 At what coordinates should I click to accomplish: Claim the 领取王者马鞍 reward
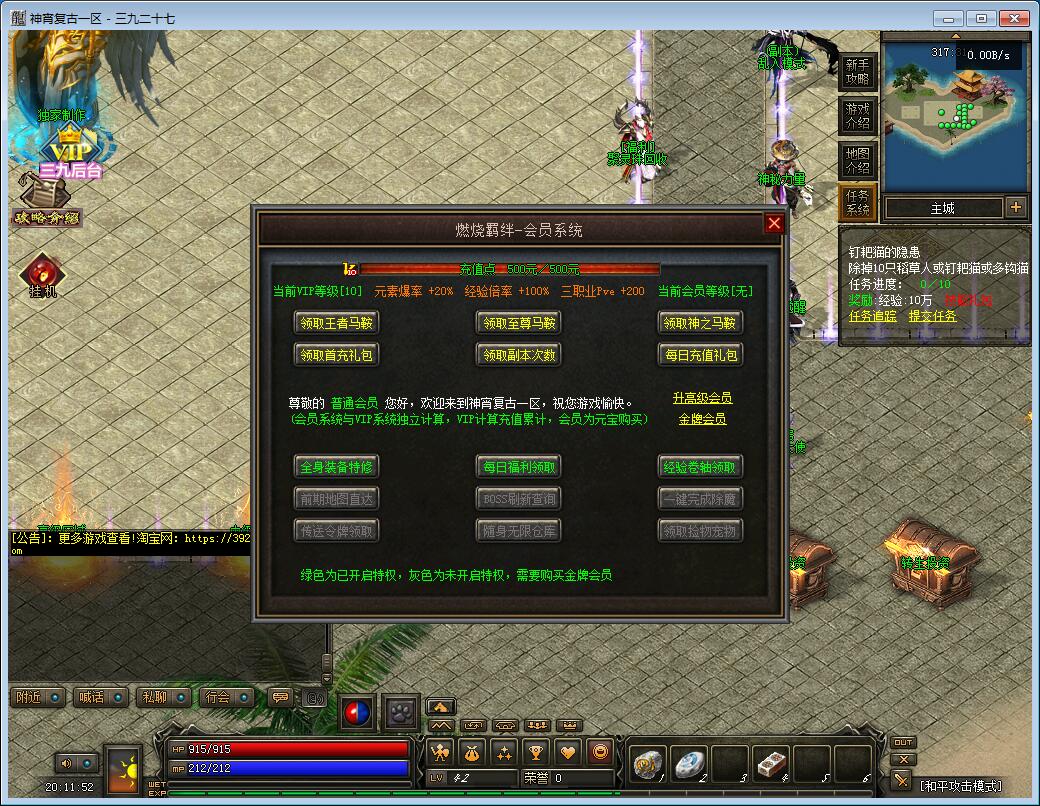(337, 322)
